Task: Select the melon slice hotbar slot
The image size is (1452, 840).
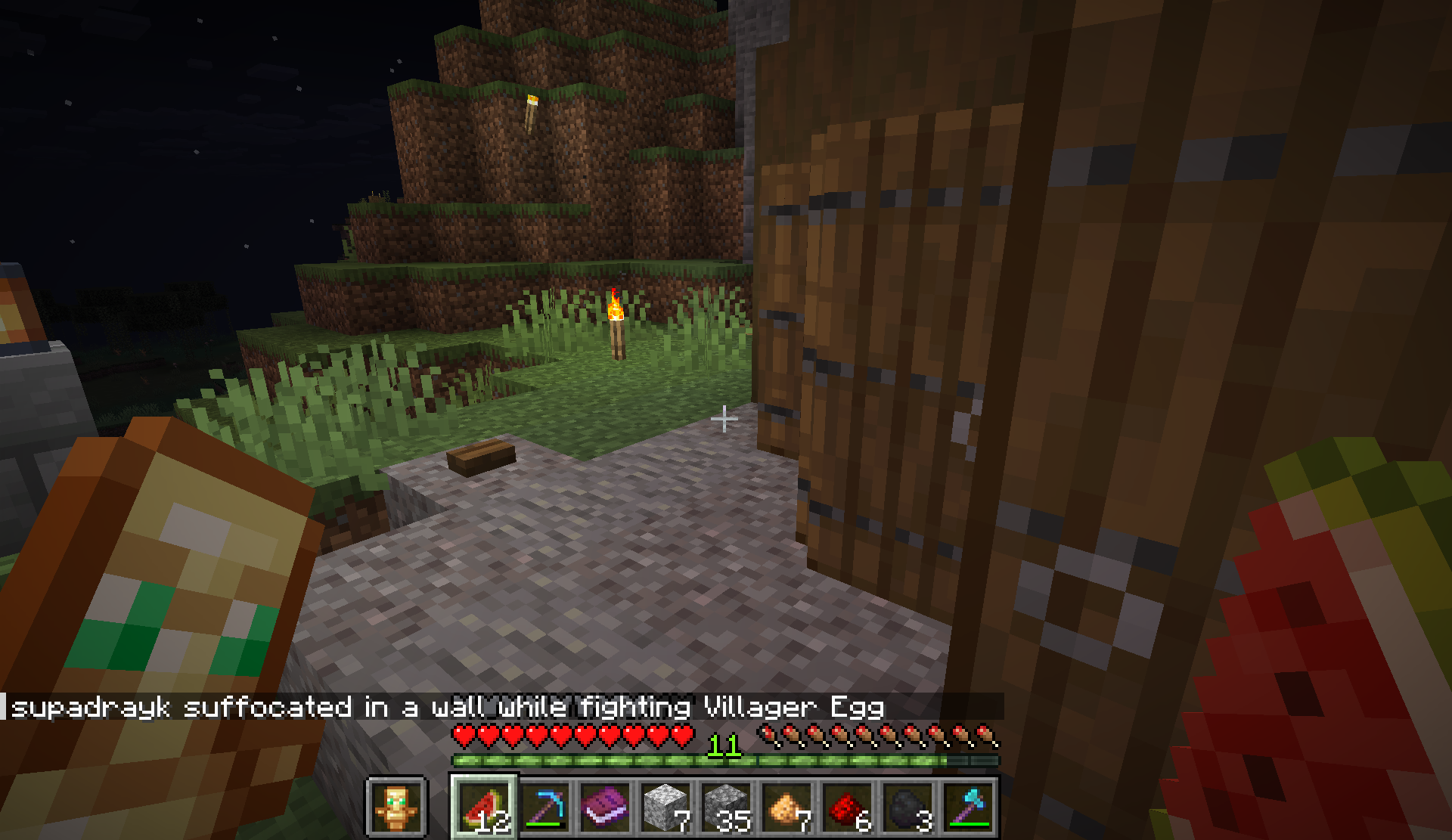Action: (484, 807)
